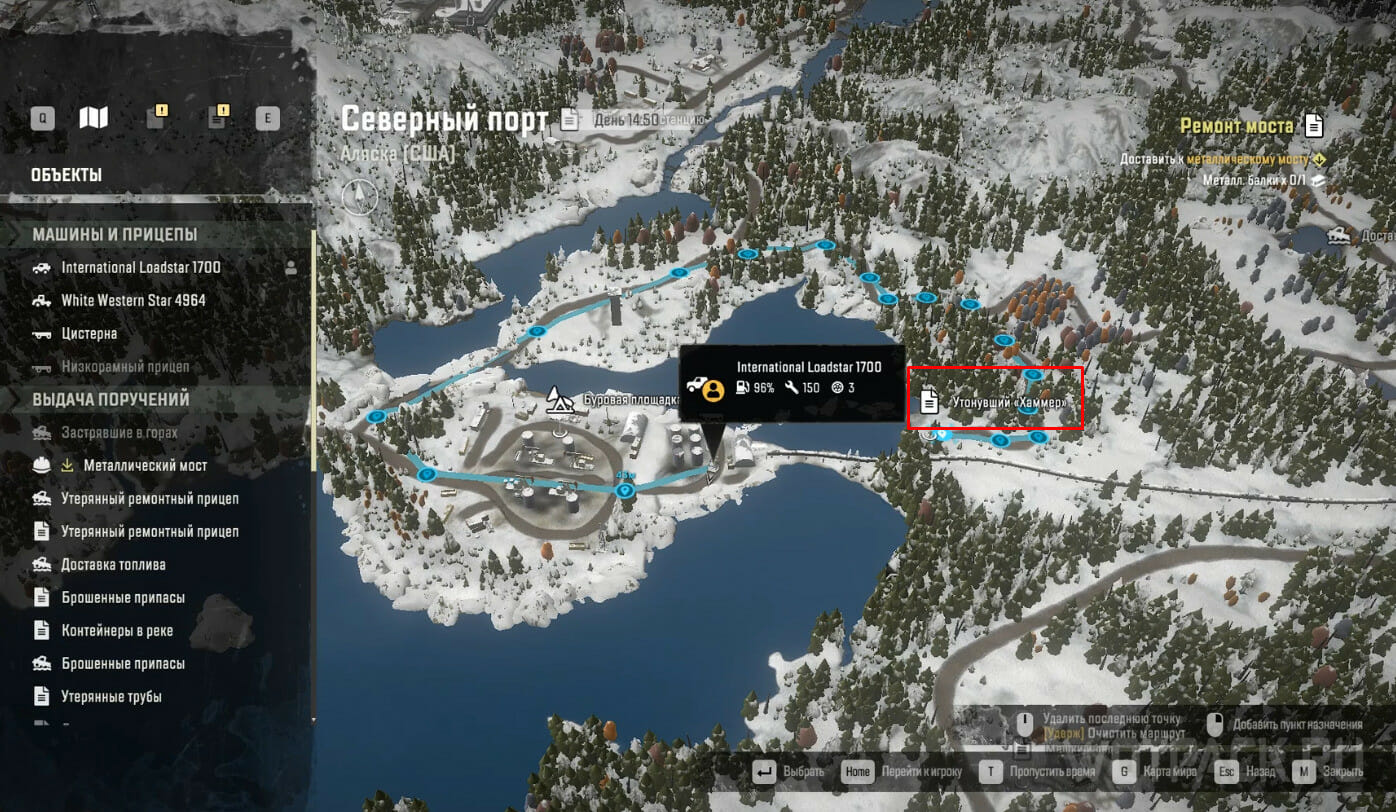Choose the Цистерна trailer entry
This screenshot has width=1396, height=812.
point(89,334)
